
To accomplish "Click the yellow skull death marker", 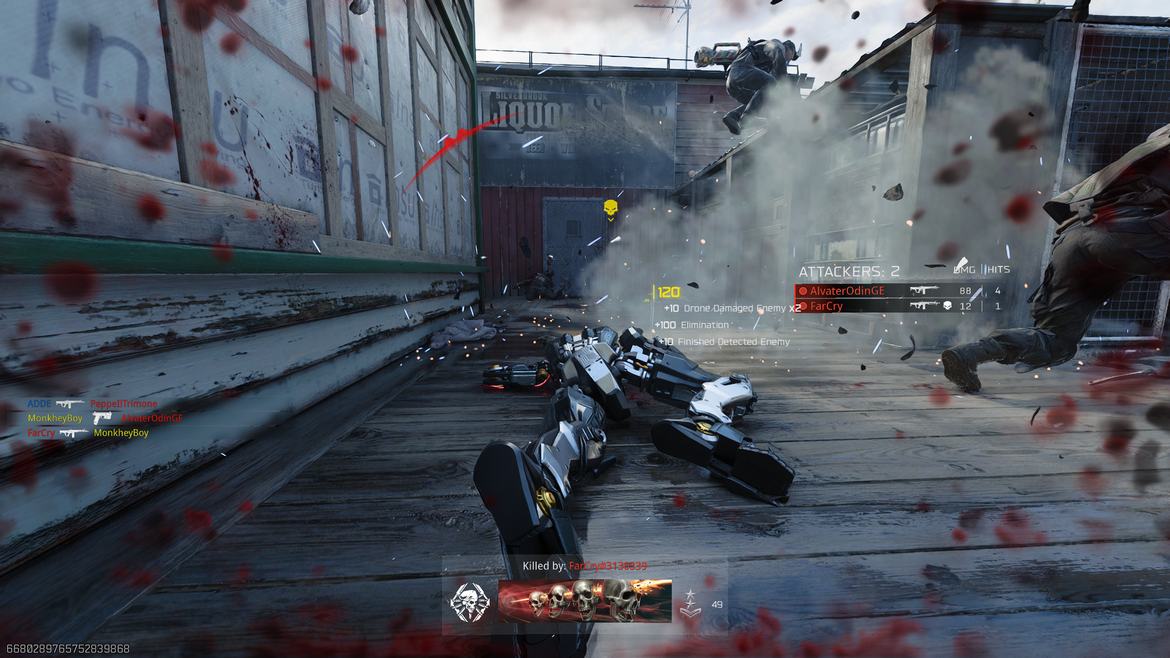I will point(610,207).
